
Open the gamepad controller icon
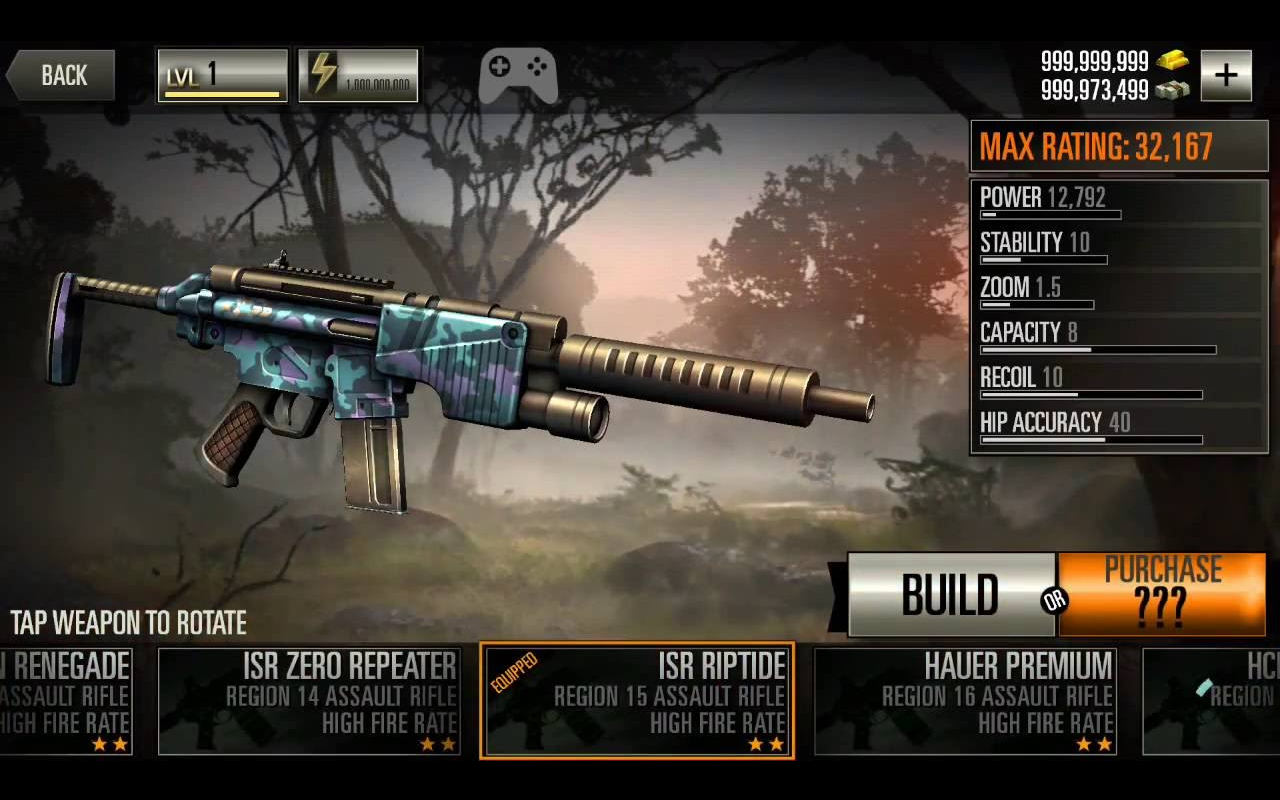point(518,75)
